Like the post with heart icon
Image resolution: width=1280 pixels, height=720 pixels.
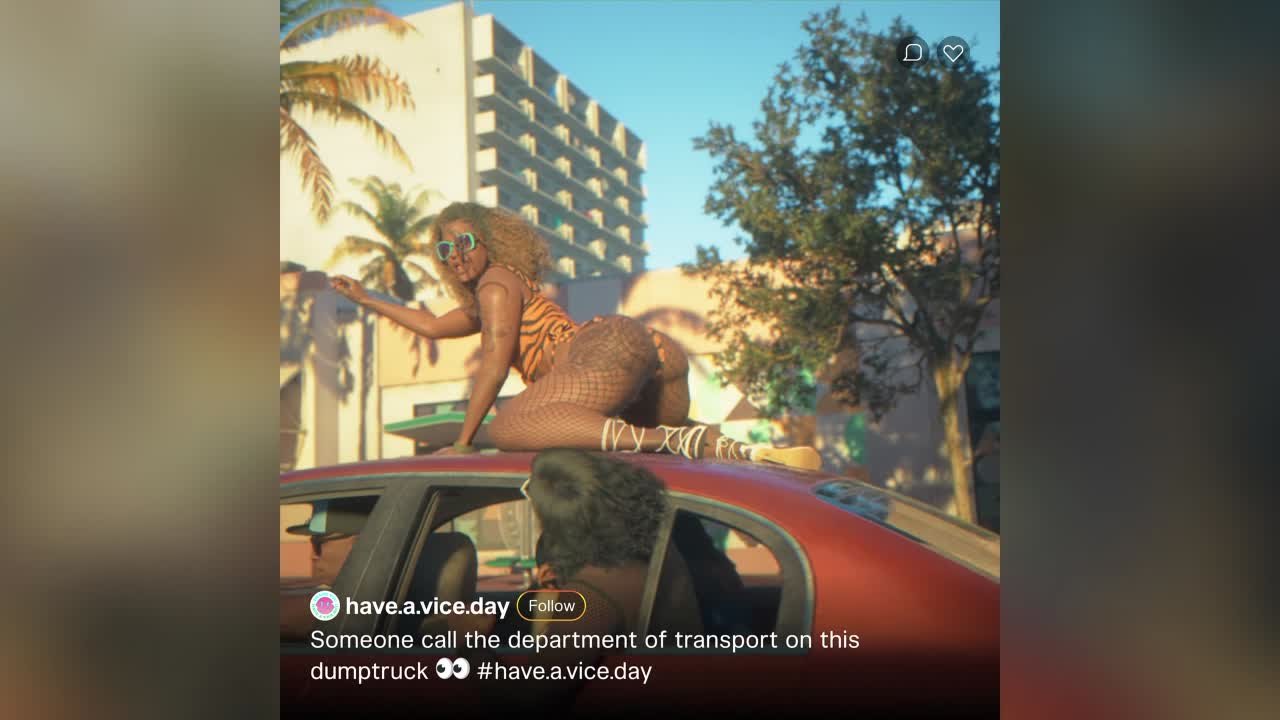point(953,53)
